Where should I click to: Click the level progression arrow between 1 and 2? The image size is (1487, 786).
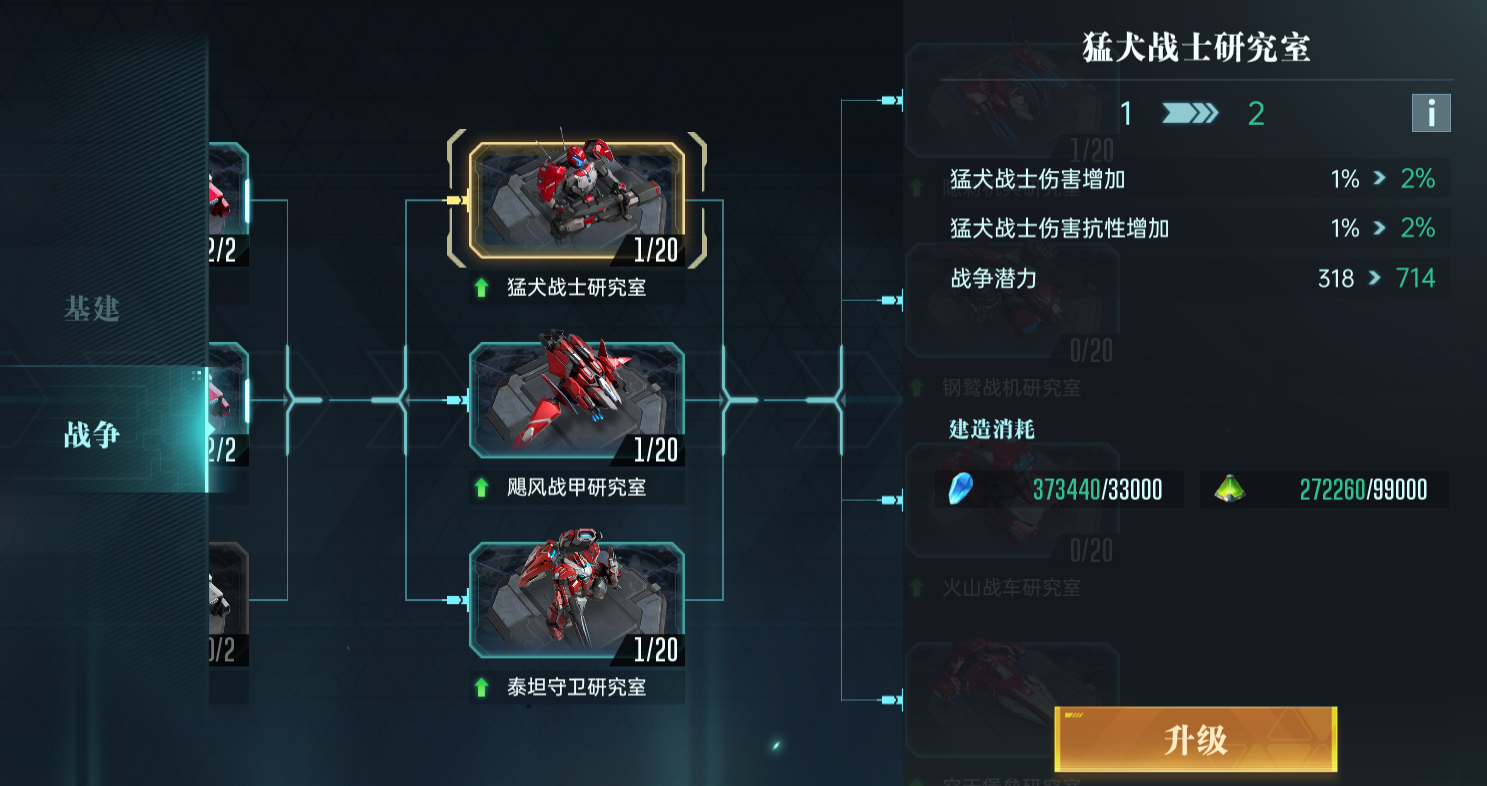pos(1191,113)
